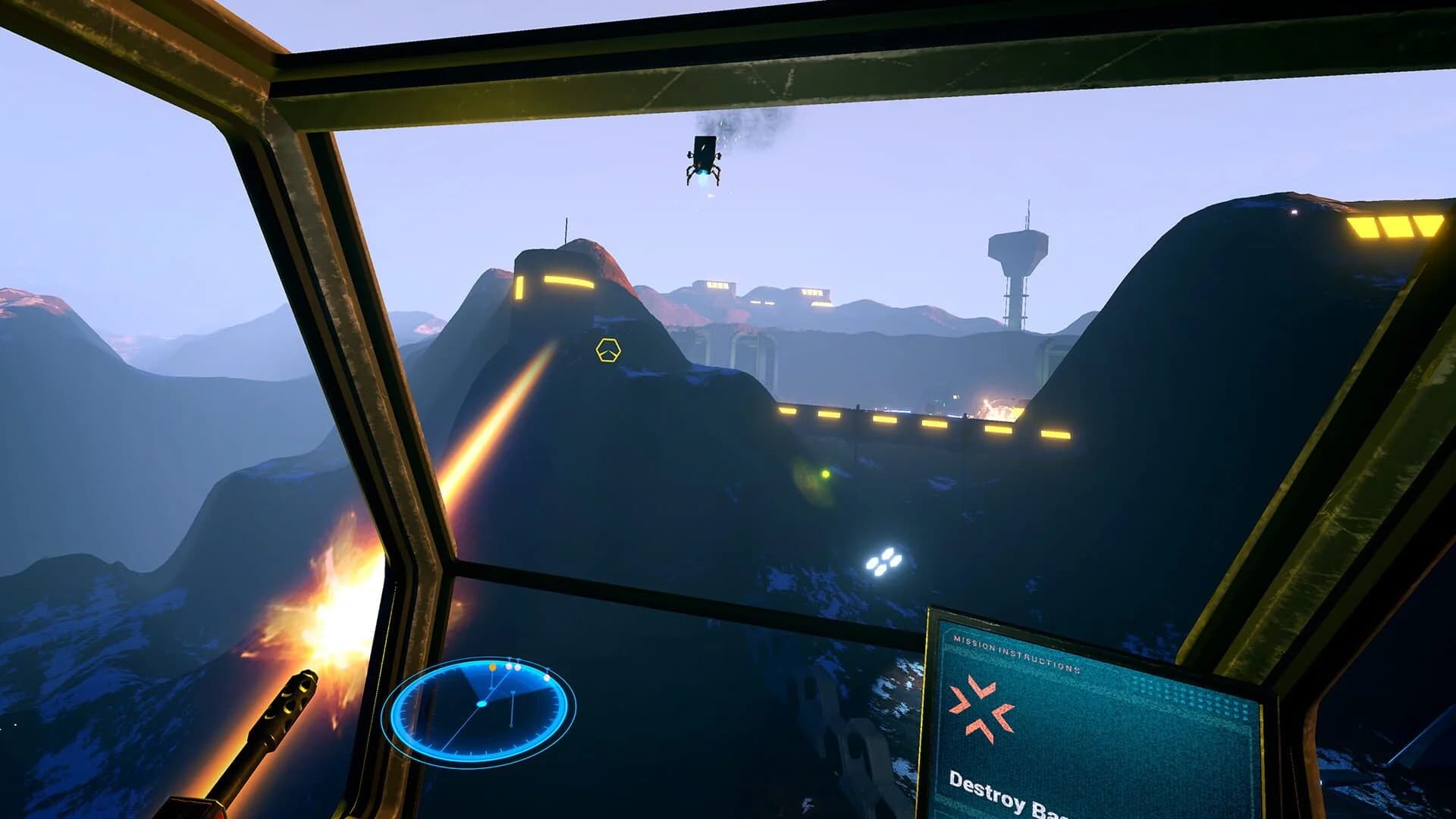This screenshot has width=1456, height=819.
Task: Select the orange blip on the radar
Action: click(493, 667)
